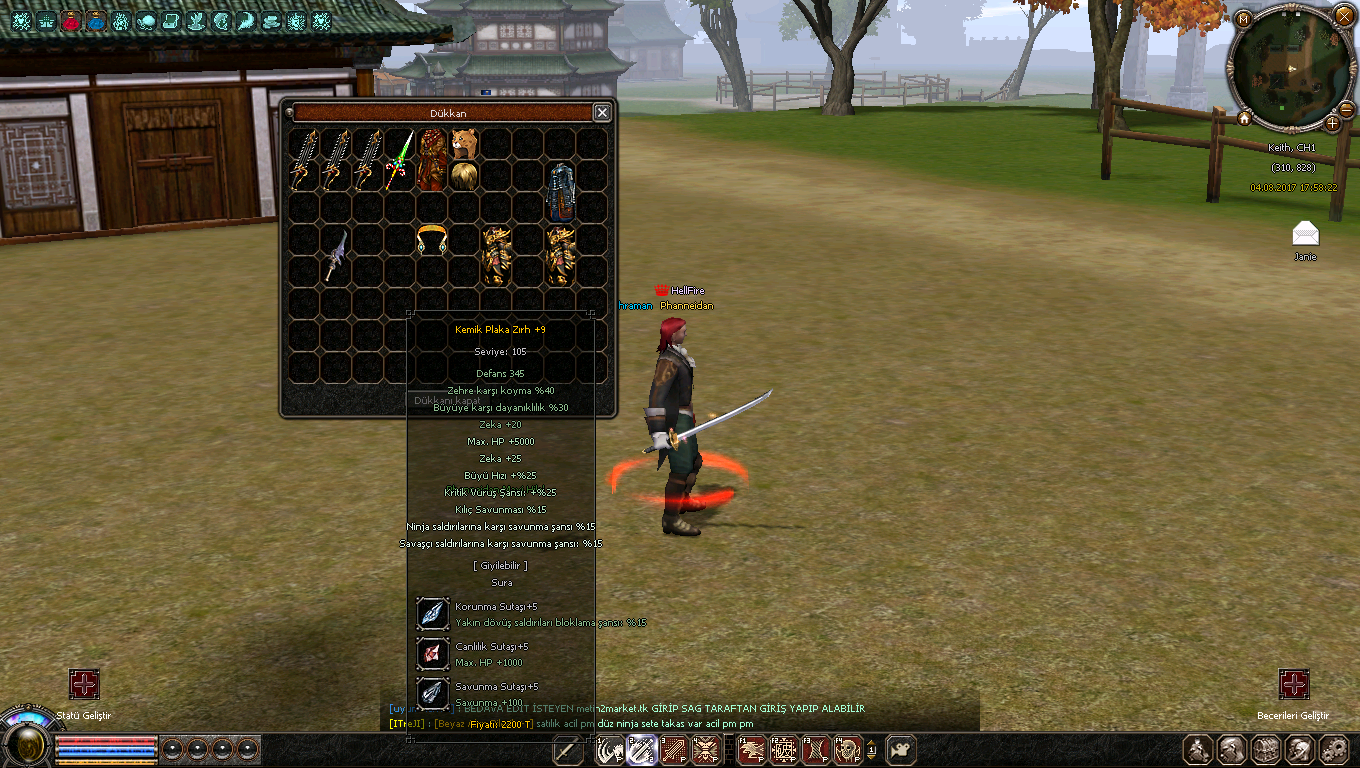Open the large map with M button

point(1244,19)
